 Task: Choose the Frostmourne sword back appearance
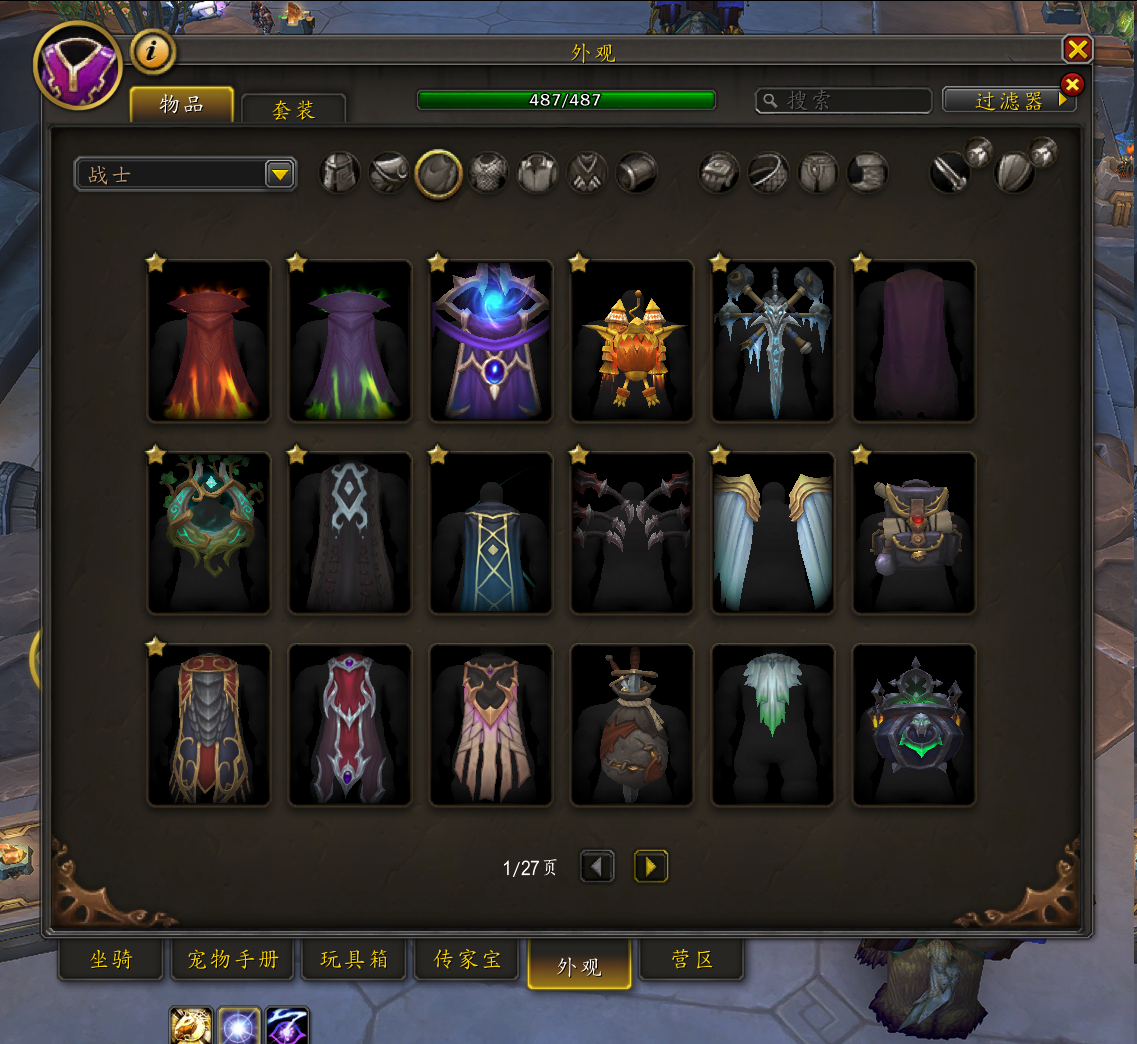773,341
